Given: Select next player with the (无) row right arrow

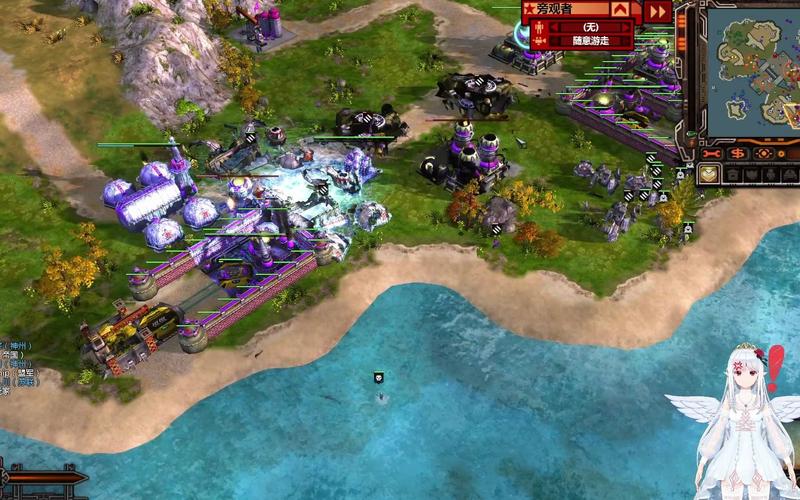Looking at the screenshot, I should tap(625, 28).
